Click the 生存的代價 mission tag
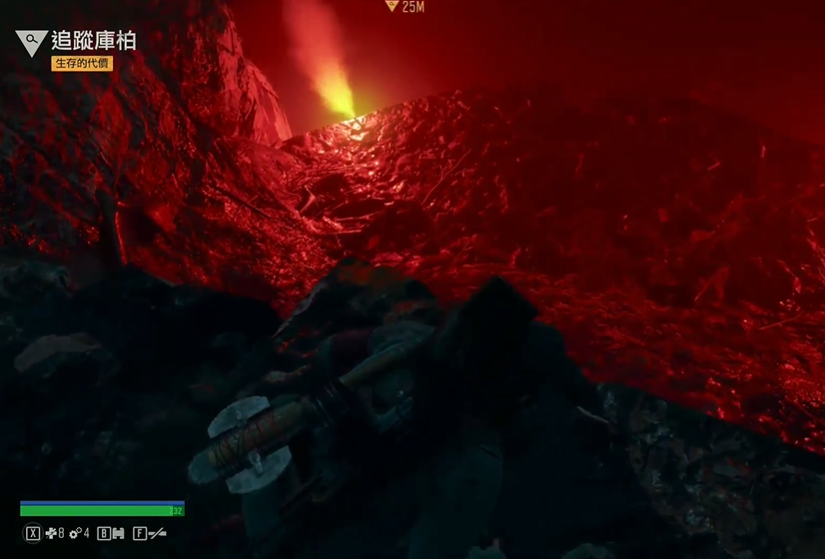The width and height of the screenshot is (825, 559). (82, 64)
